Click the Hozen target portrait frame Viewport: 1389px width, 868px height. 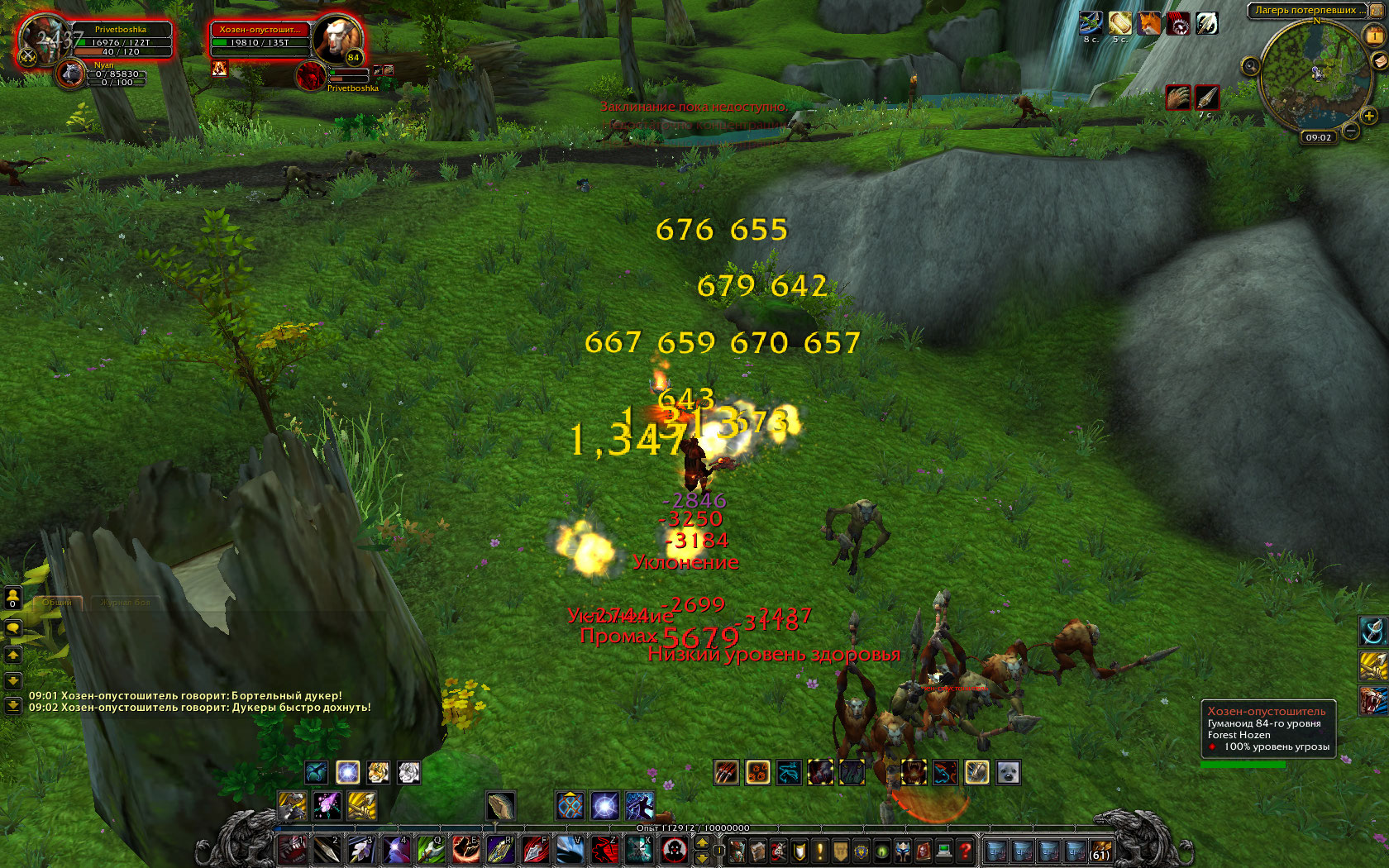338,39
